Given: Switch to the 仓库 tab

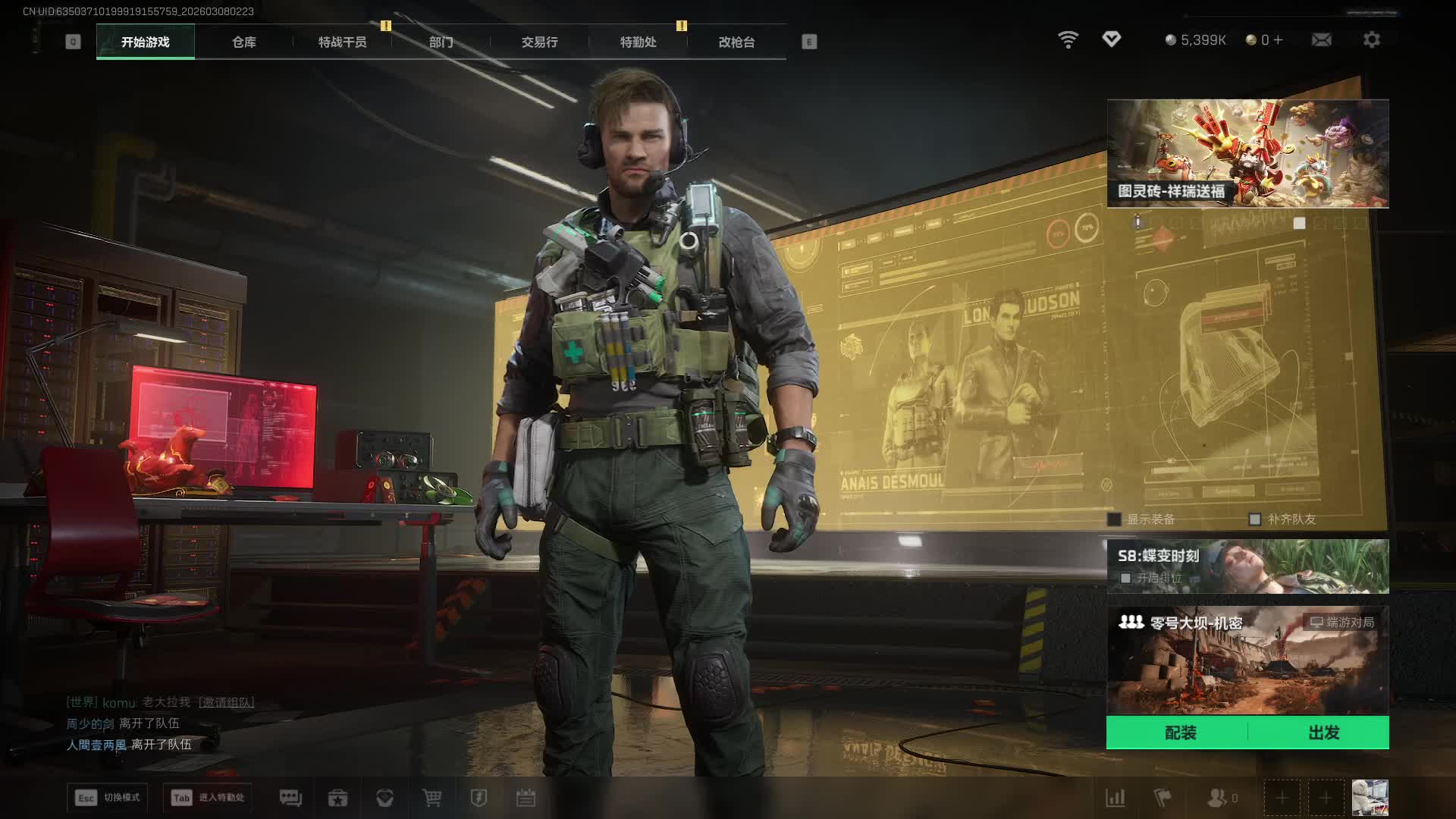Looking at the screenshot, I should point(243,42).
